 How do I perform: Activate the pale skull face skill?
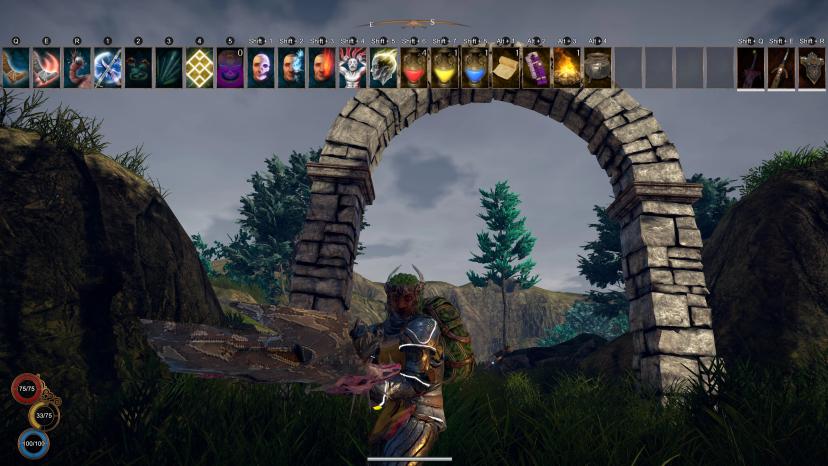pyautogui.click(x=261, y=67)
